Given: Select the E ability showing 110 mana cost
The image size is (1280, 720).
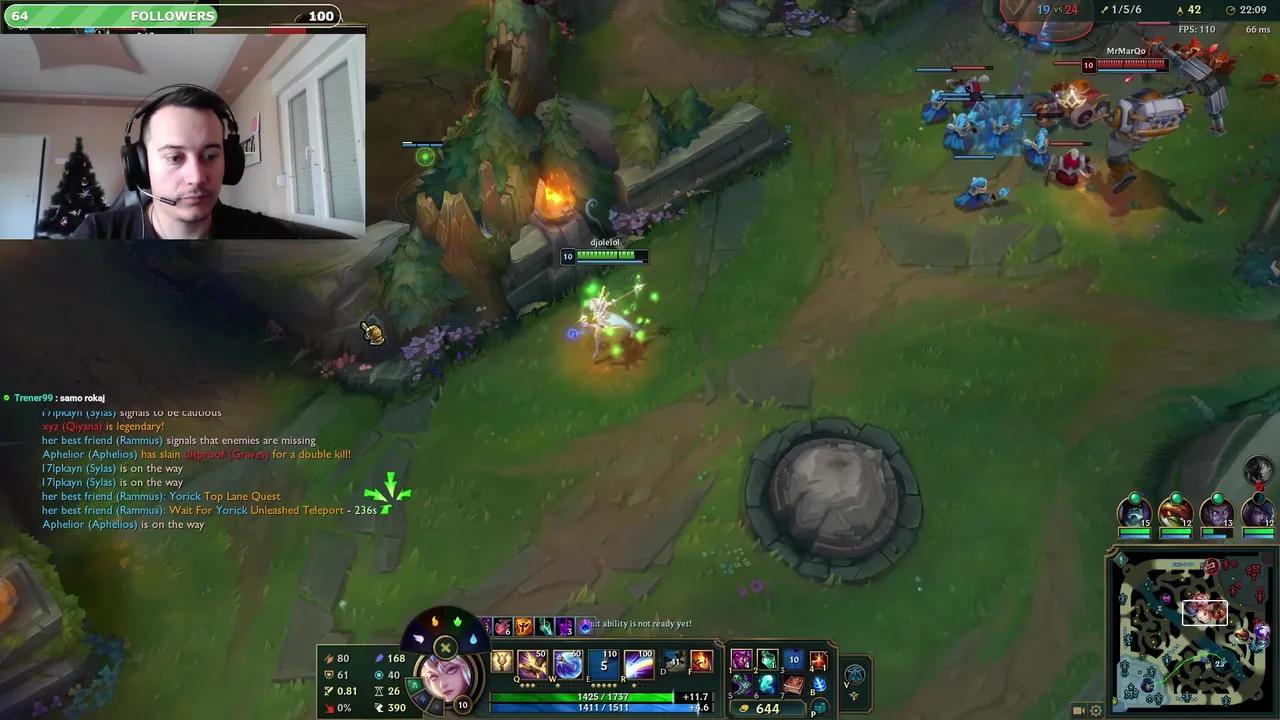Looking at the screenshot, I should (603, 662).
